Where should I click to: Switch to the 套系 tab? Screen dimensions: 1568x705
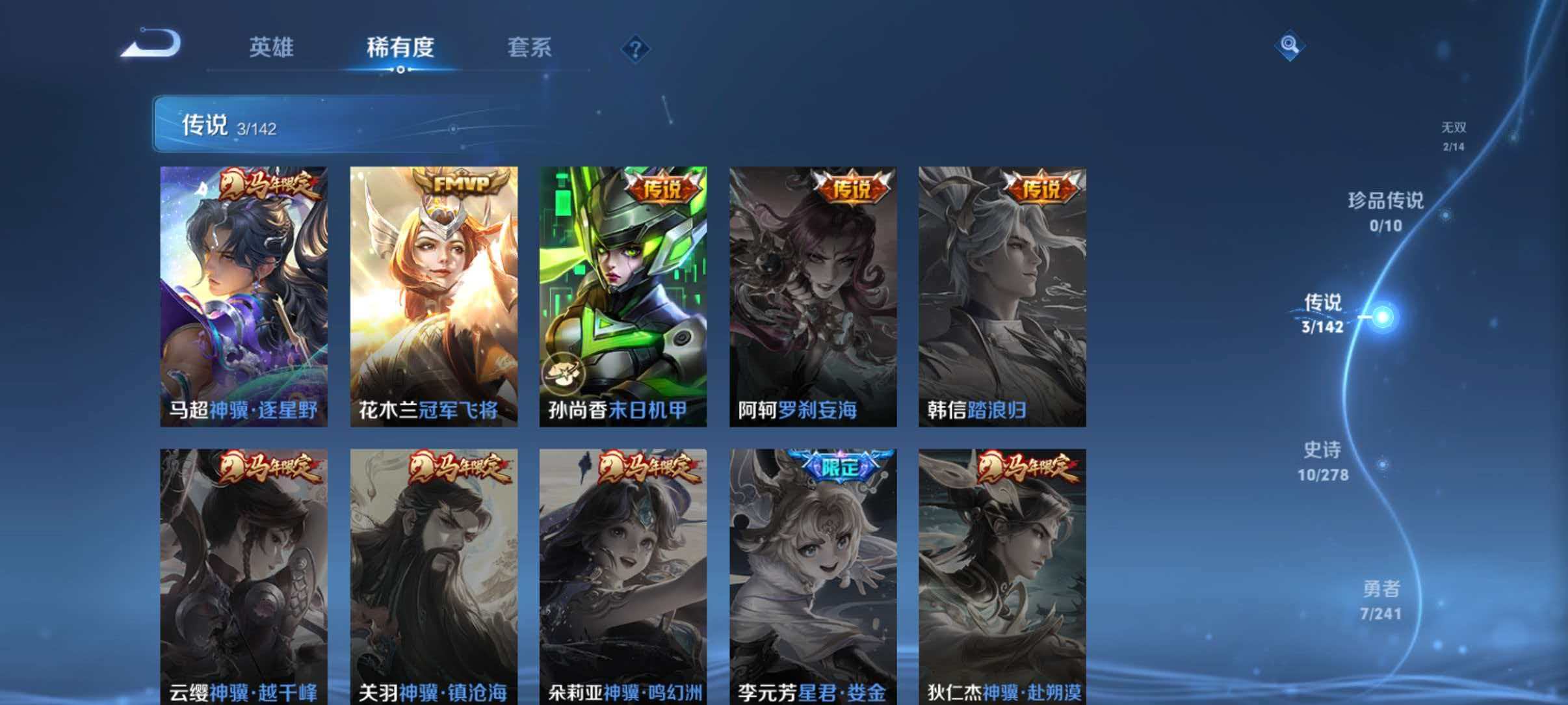click(x=531, y=47)
